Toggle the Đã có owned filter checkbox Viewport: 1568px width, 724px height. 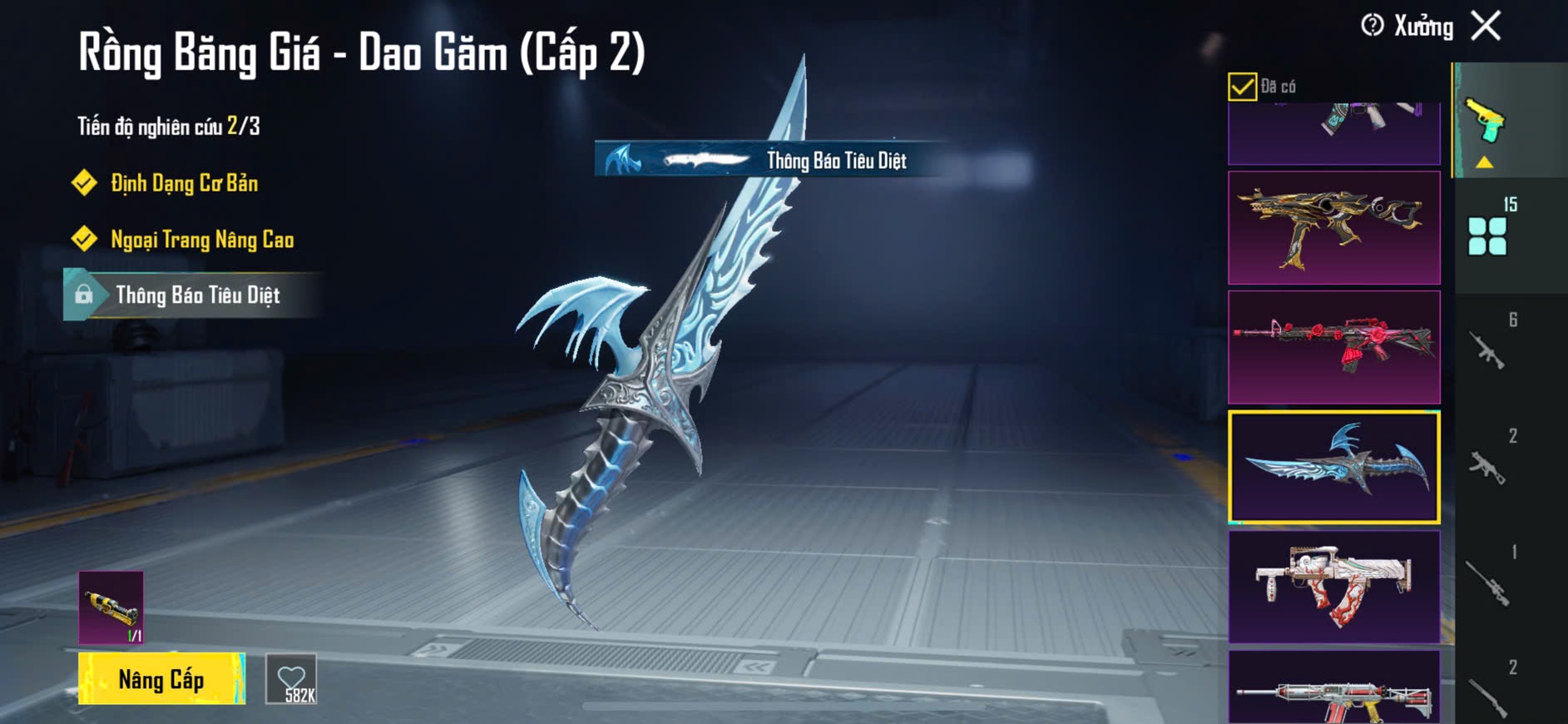1242,87
